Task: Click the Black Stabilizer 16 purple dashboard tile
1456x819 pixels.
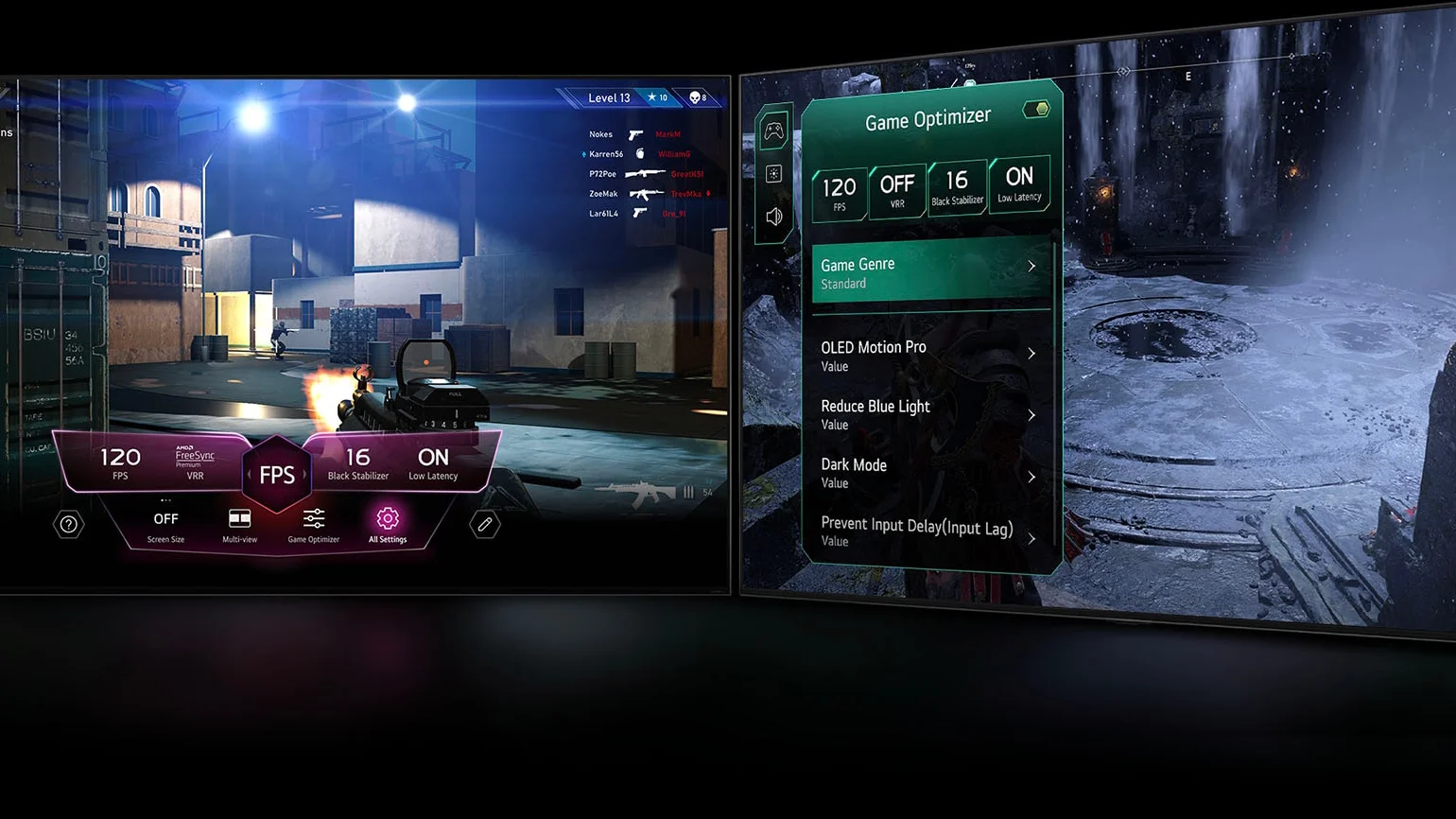Action: 357,463
